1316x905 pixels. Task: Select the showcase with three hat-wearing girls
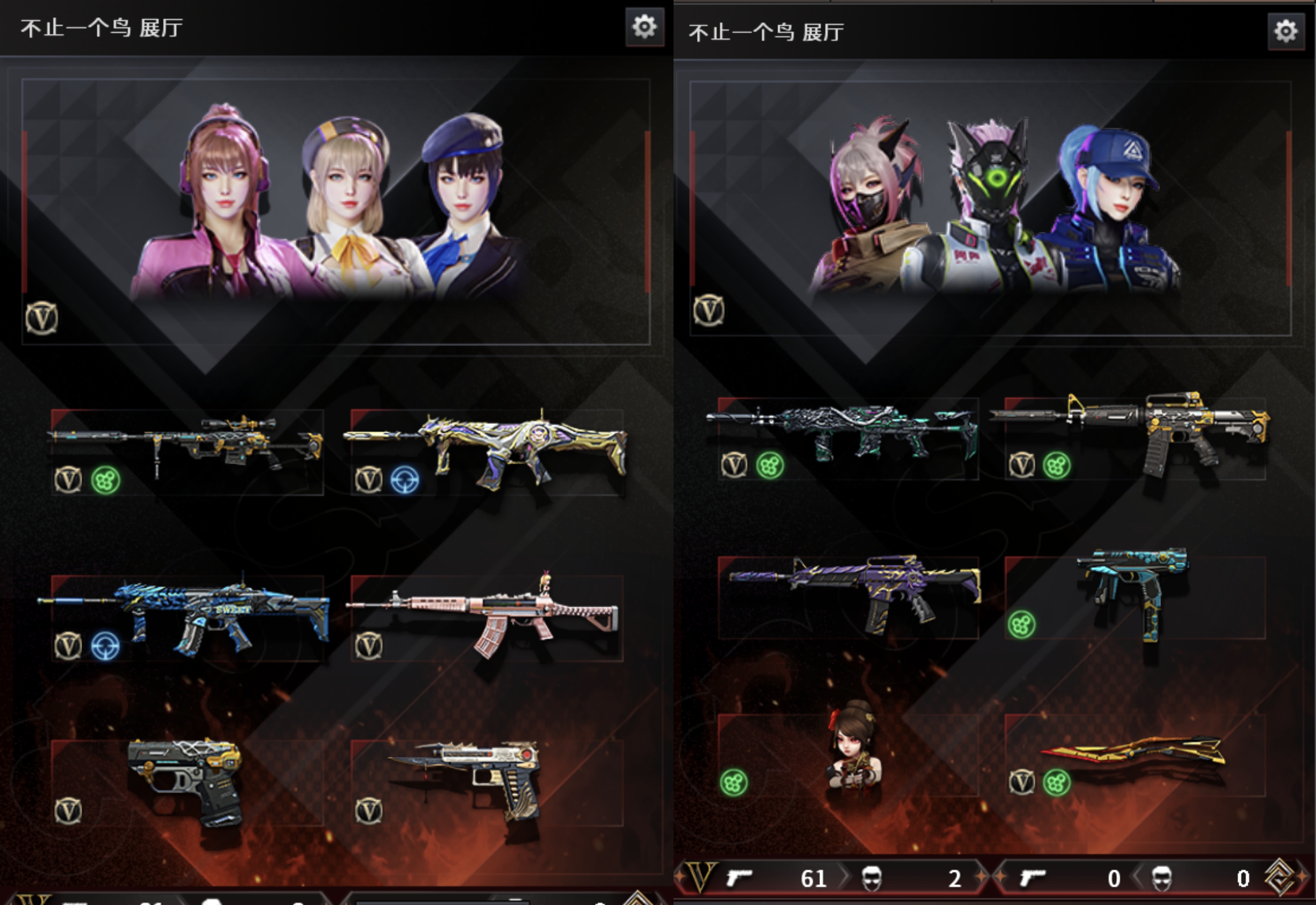click(336, 211)
